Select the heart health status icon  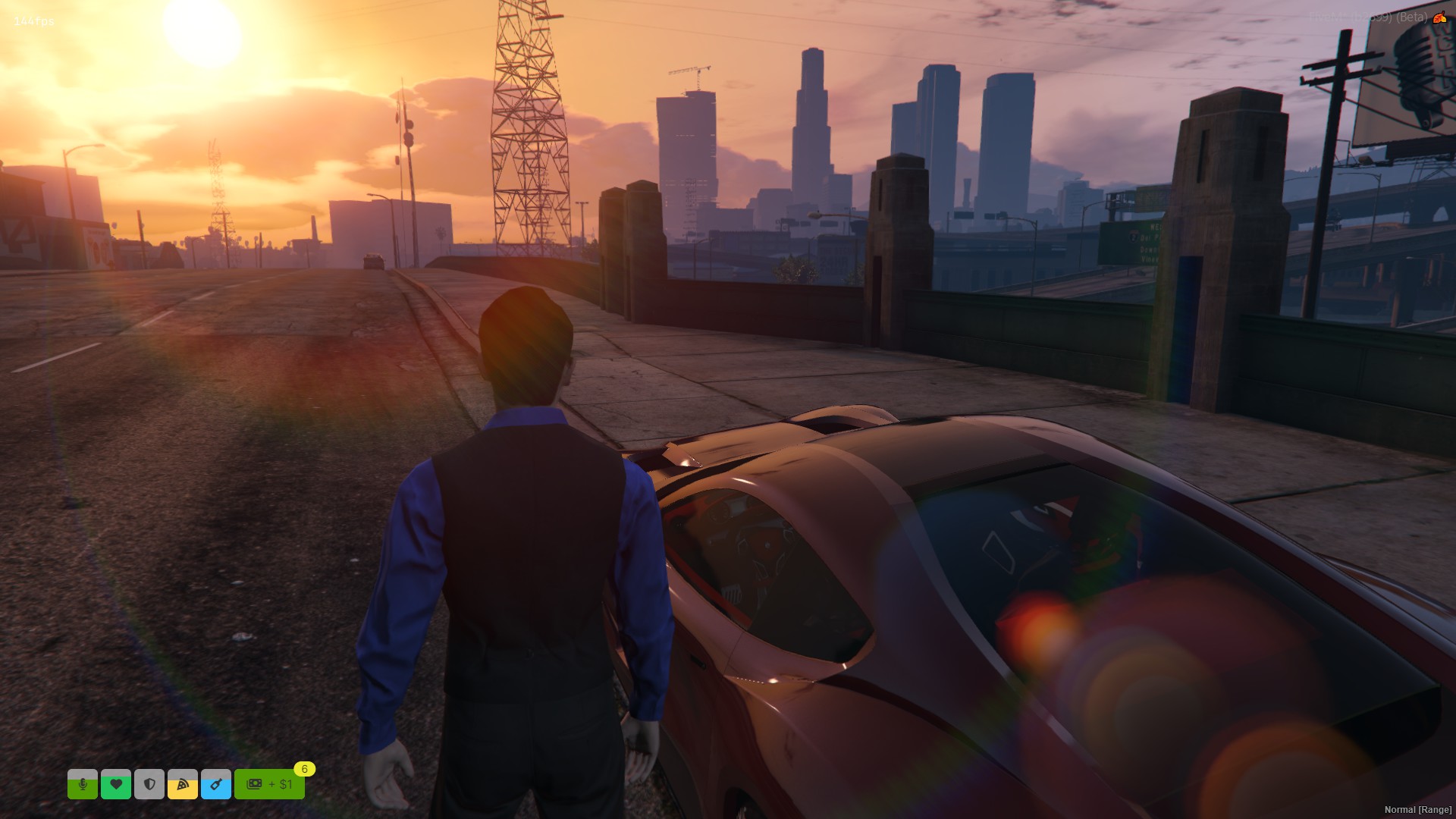point(116,784)
